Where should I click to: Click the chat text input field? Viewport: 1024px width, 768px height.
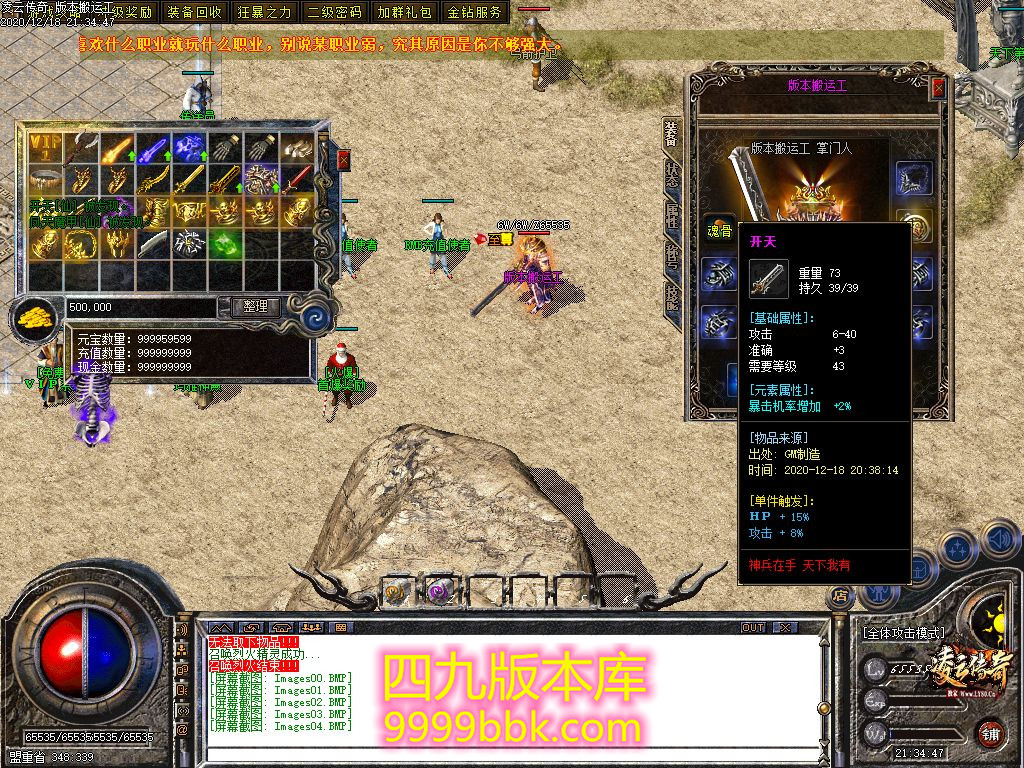tap(500, 758)
